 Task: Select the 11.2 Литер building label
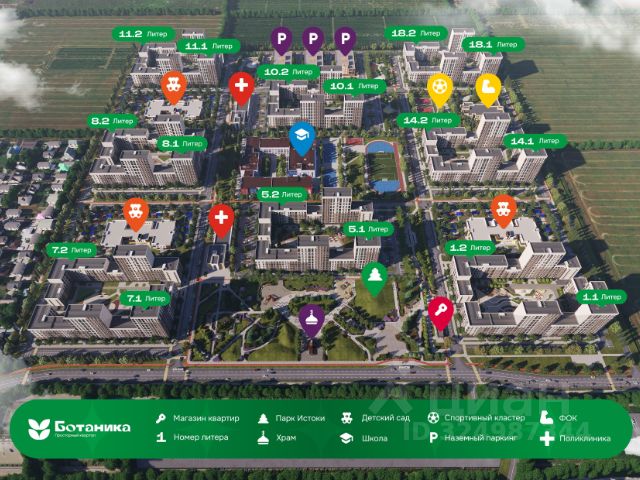pyautogui.click(x=142, y=33)
